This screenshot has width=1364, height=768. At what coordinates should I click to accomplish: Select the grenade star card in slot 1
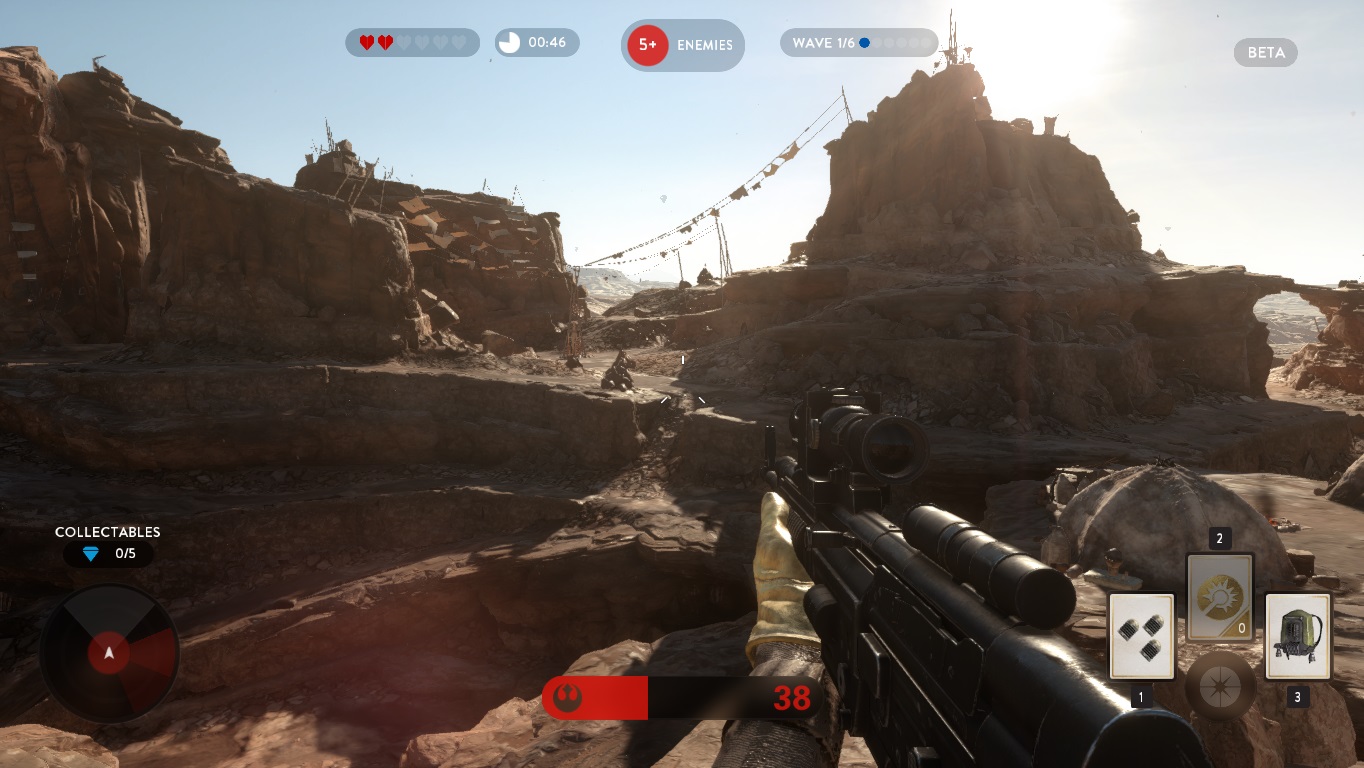click(1142, 636)
